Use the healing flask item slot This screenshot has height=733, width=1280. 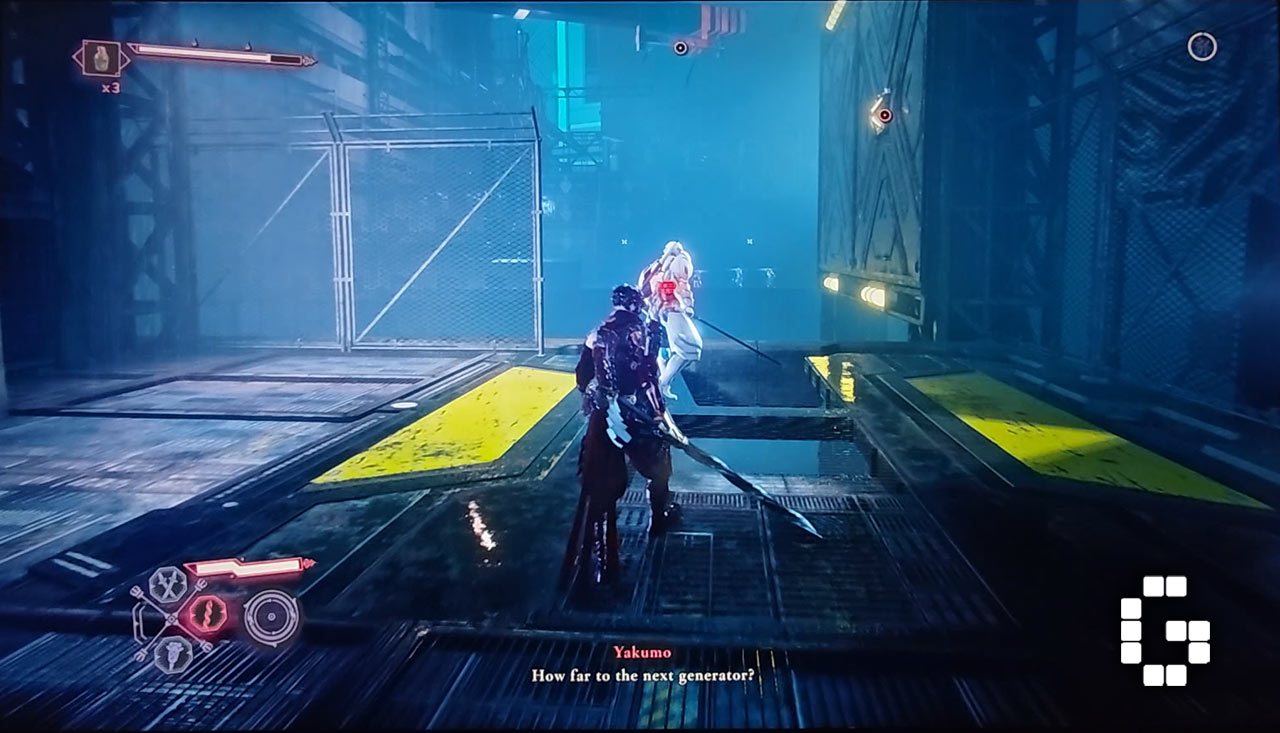pyautogui.click(x=99, y=58)
